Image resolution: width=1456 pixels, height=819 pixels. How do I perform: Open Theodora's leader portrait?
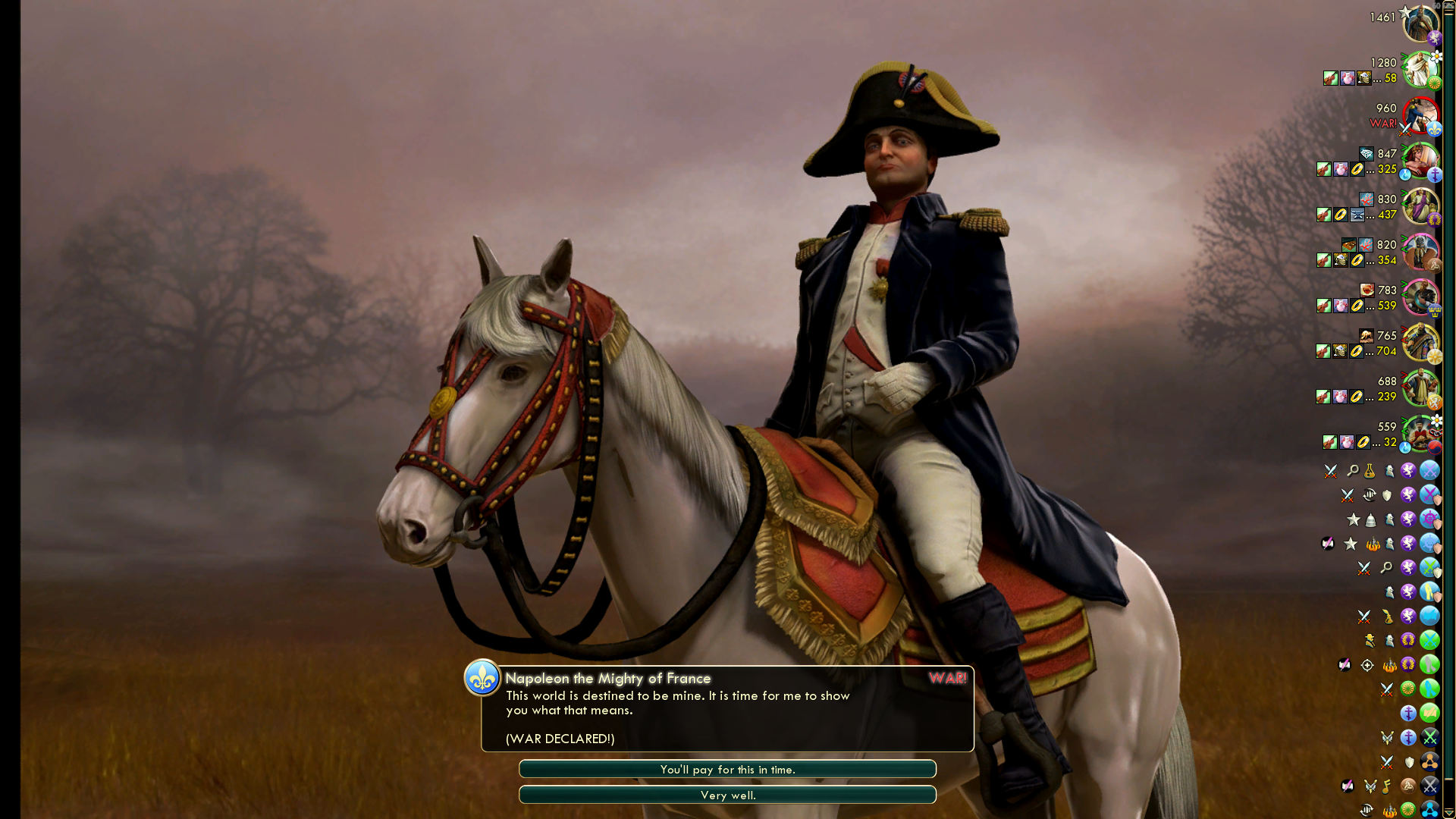[1420, 161]
